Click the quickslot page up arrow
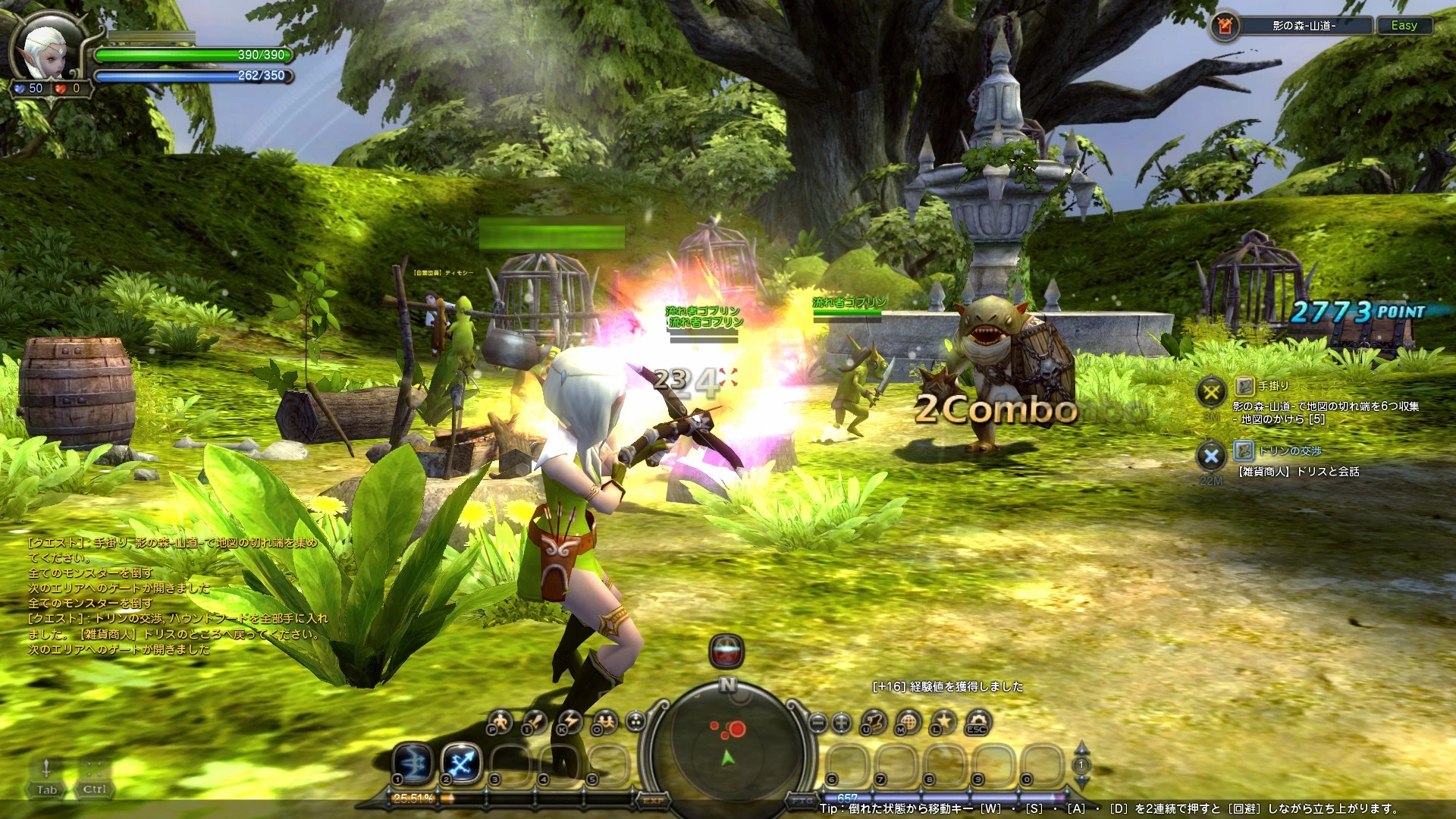The image size is (1456, 819). pos(1082,749)
